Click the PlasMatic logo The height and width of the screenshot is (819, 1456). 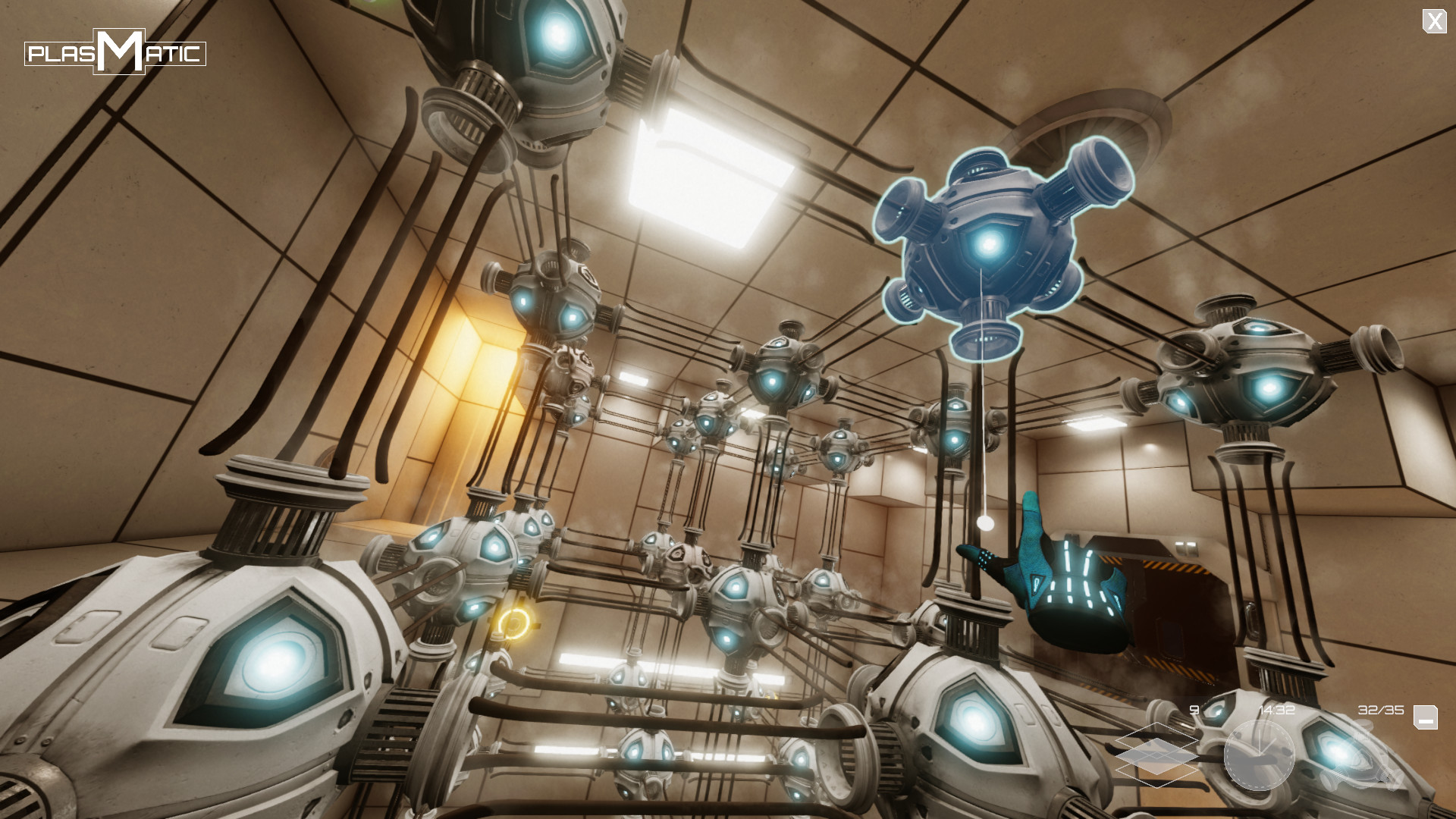(115, 52)
